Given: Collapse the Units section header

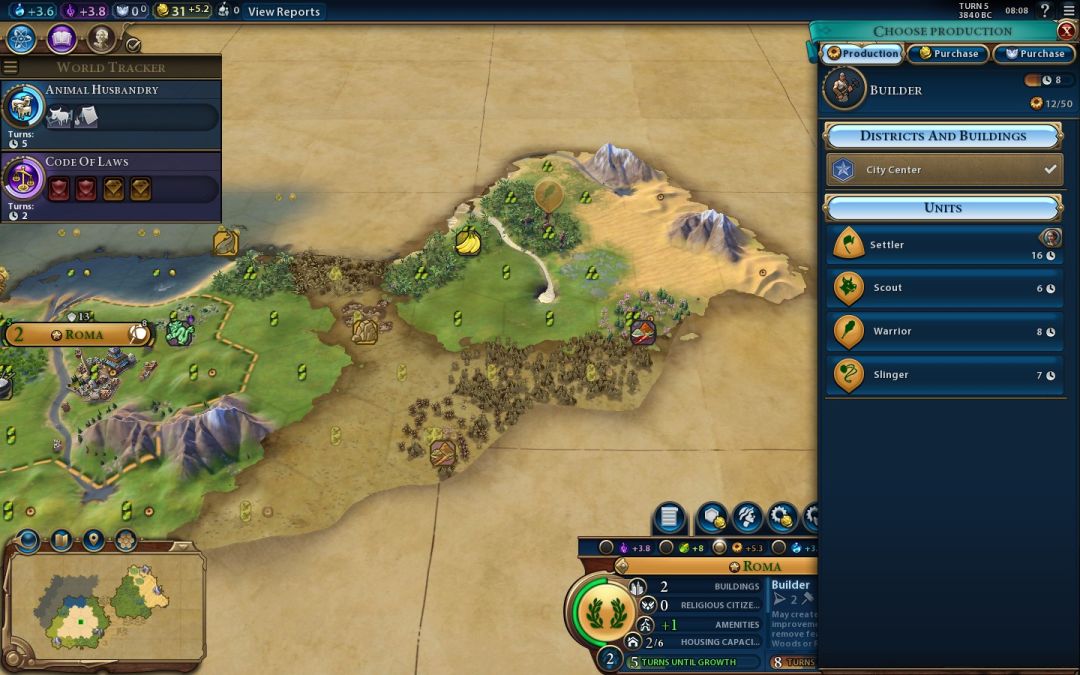Looking at the screenshot, I should coord(942,208).
